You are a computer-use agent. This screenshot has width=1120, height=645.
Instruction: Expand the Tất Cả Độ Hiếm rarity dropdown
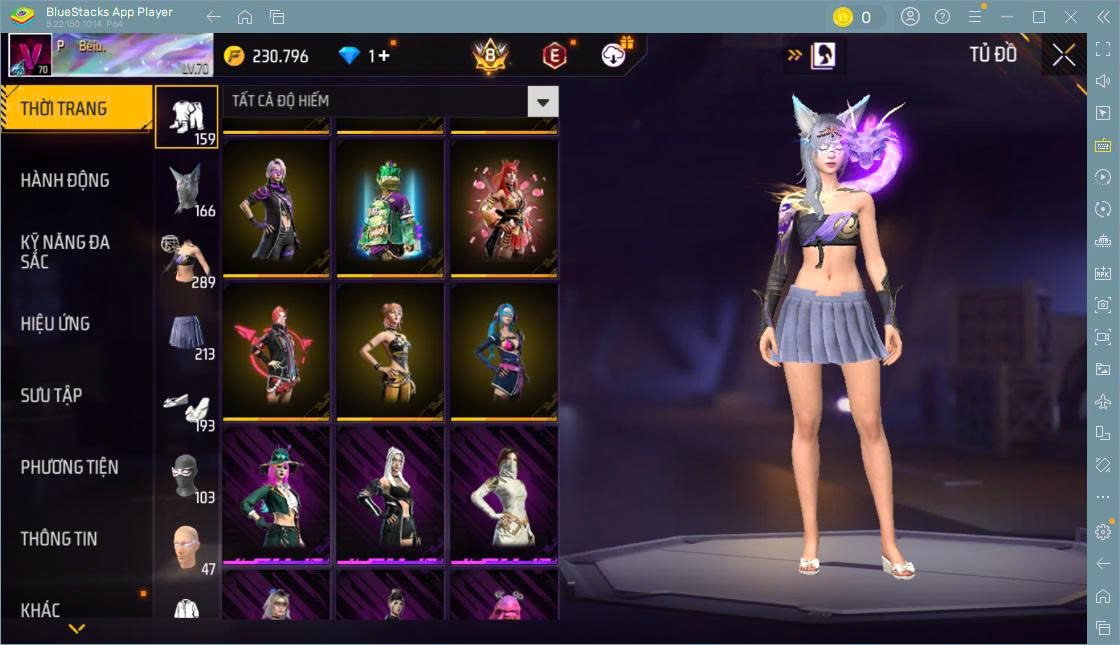coord(542,101)
